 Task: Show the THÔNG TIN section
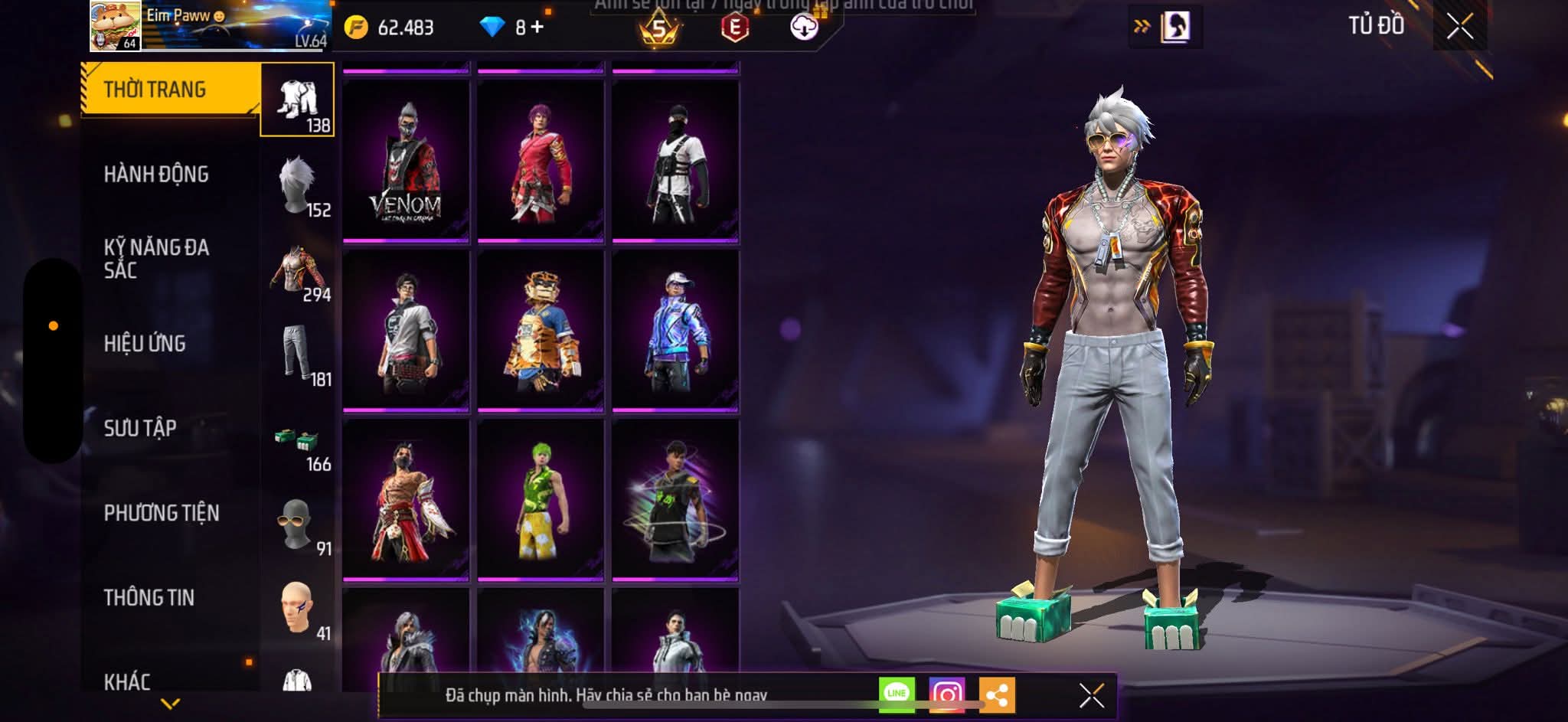point(149,597)
